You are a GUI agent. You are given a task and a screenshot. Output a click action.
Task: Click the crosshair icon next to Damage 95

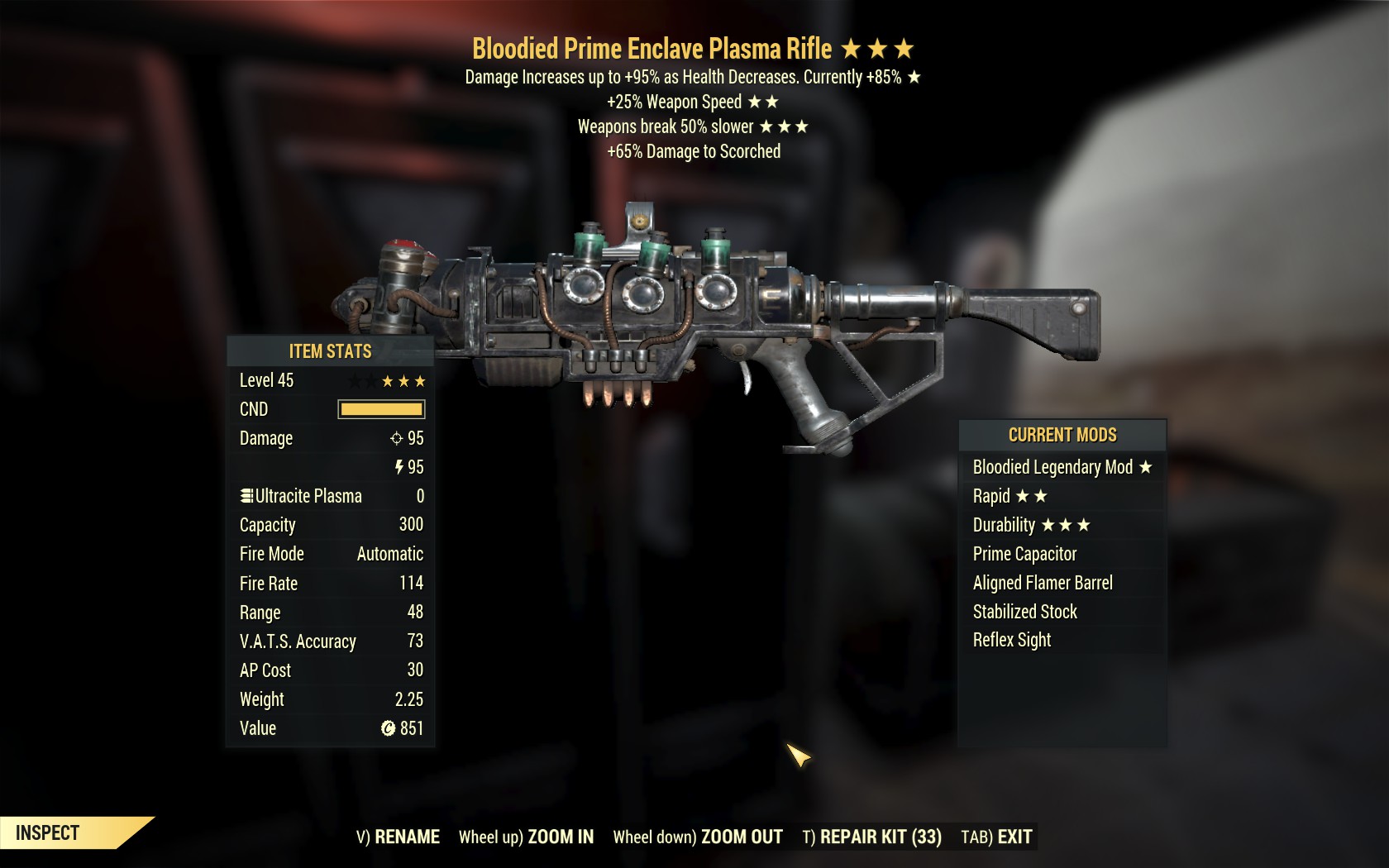pyautogui.click(x=398, y=439)
